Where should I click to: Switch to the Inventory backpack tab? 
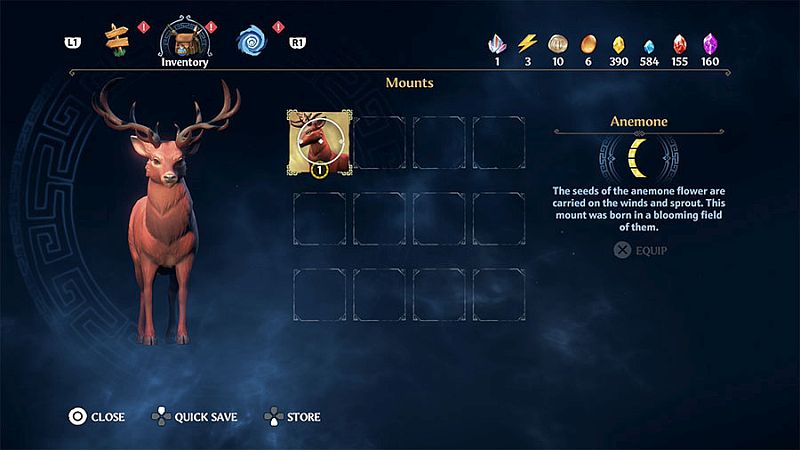[x=184, y=40]
